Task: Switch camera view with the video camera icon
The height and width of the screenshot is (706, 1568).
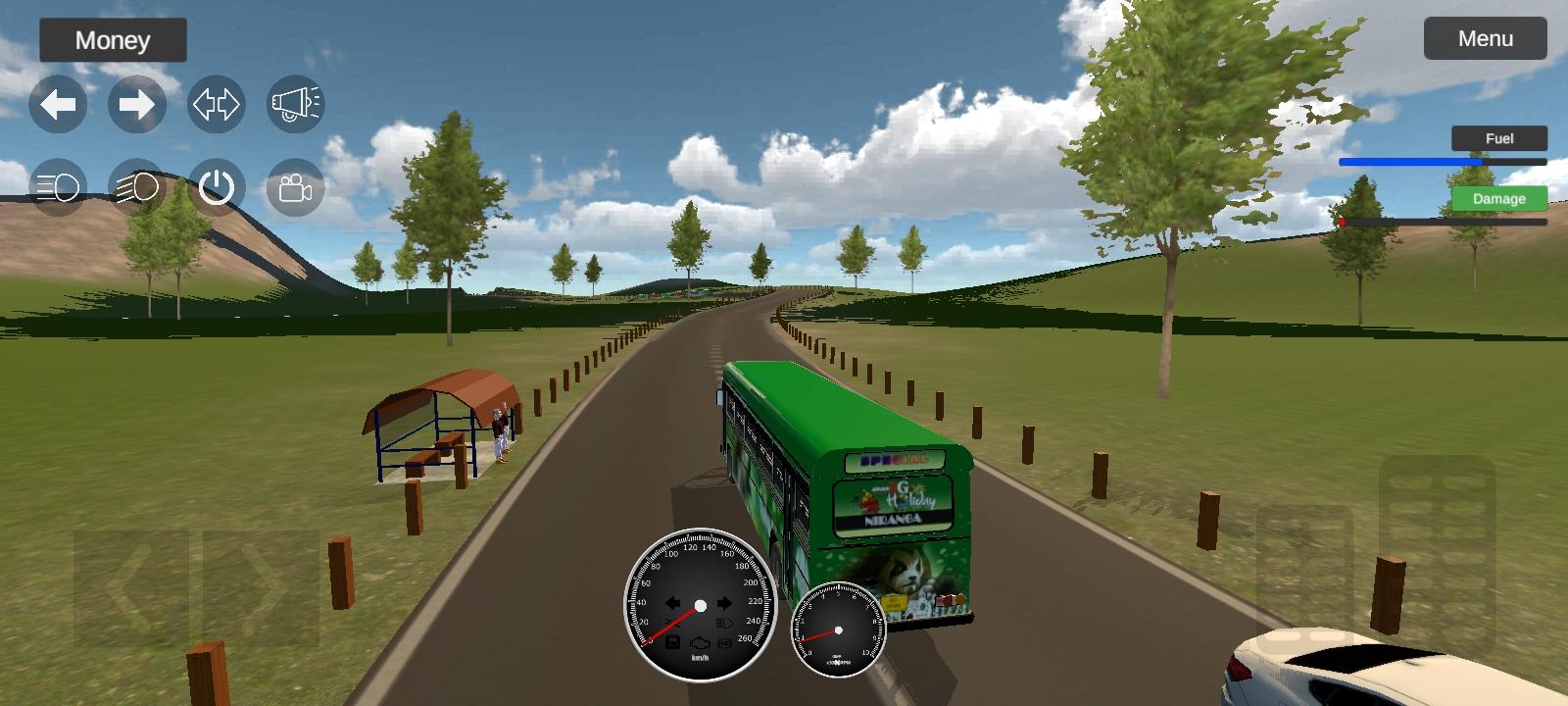Action: (294, 188)
